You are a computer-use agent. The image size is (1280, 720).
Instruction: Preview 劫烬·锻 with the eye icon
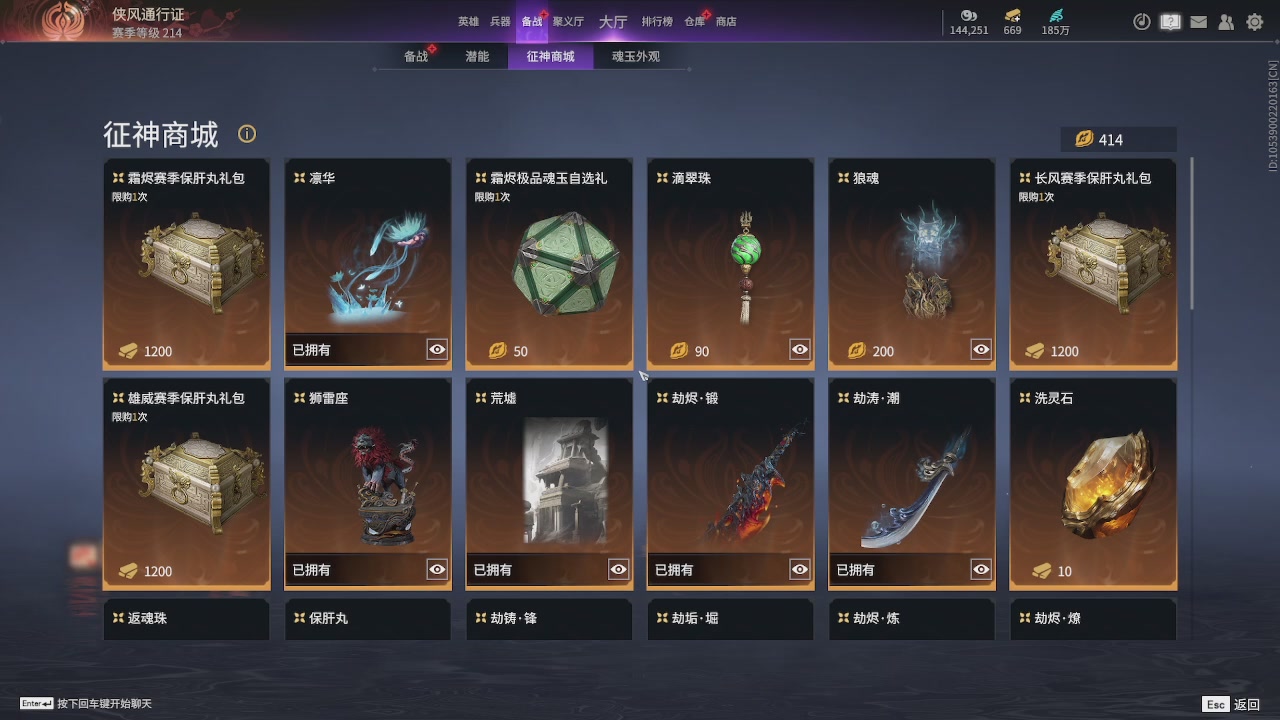799,569
